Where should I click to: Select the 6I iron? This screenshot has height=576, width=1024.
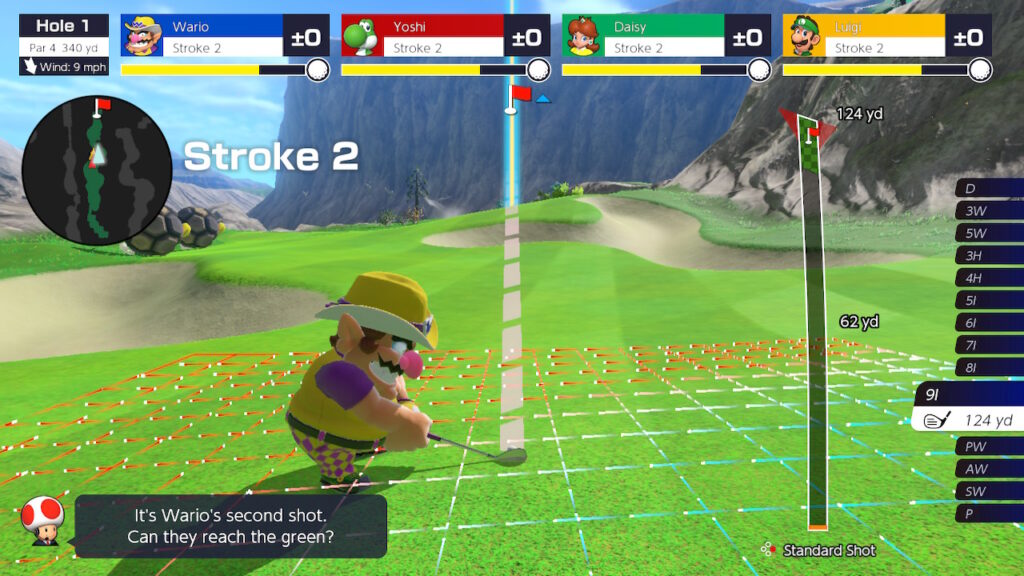[988, 322]
